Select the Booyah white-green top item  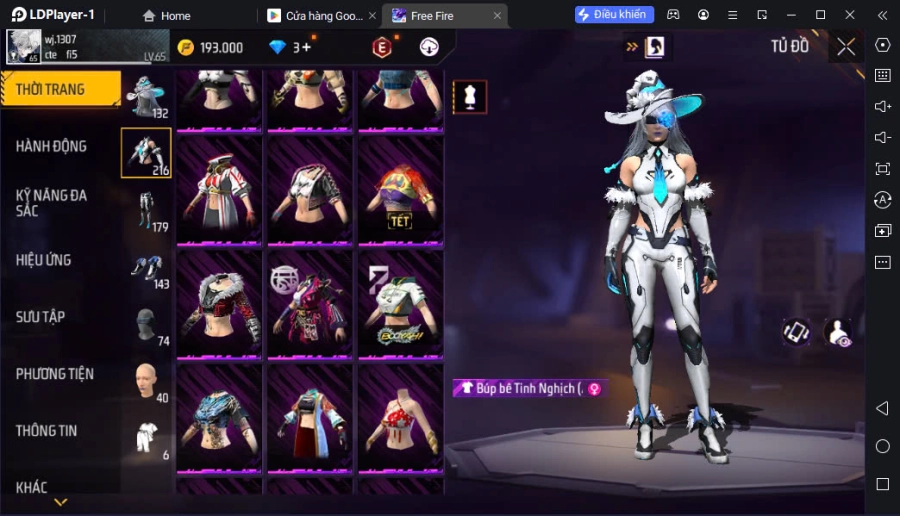400,306
